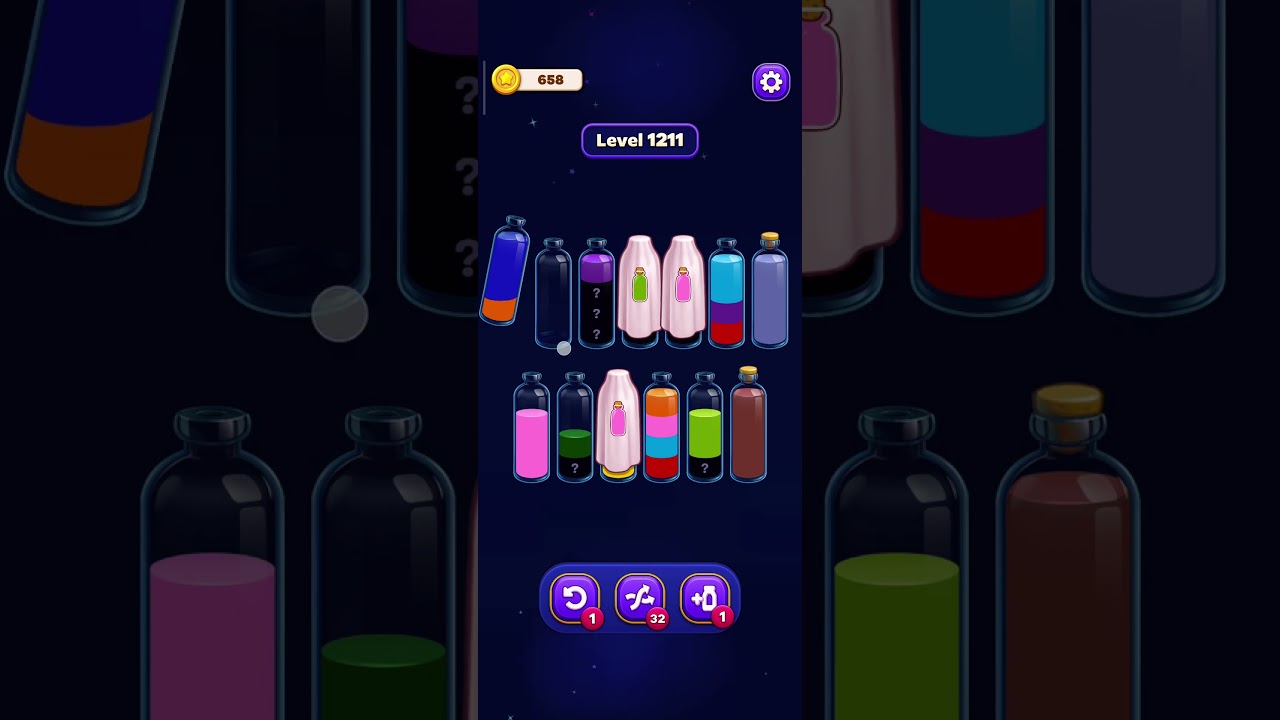Tap the wrapped mystery bottle in the bottom row
Viewport: 1280px width, 720px height.
(x=617, y=425)
